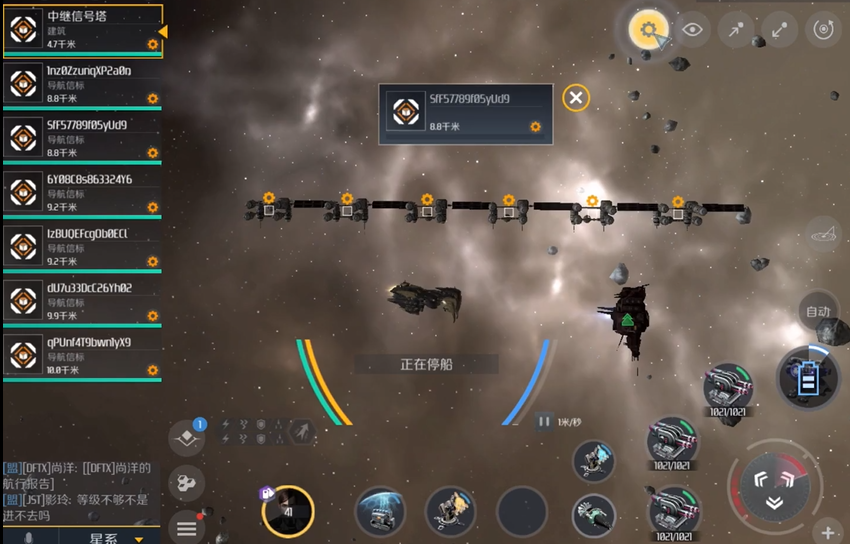This screenshot has height=544, width=850.
Task: Open the 星系 channel dropdown
Action: click(x=110, y=538)
